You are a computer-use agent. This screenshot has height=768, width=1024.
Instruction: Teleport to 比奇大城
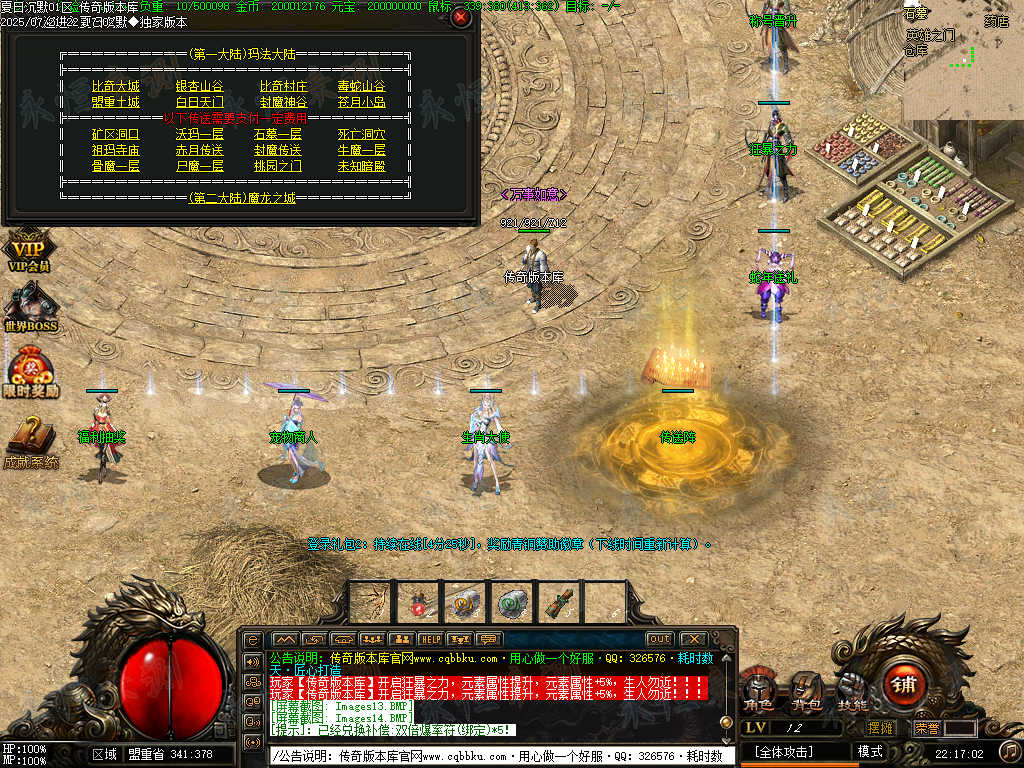pyautogui.click(x=115, y=87)
